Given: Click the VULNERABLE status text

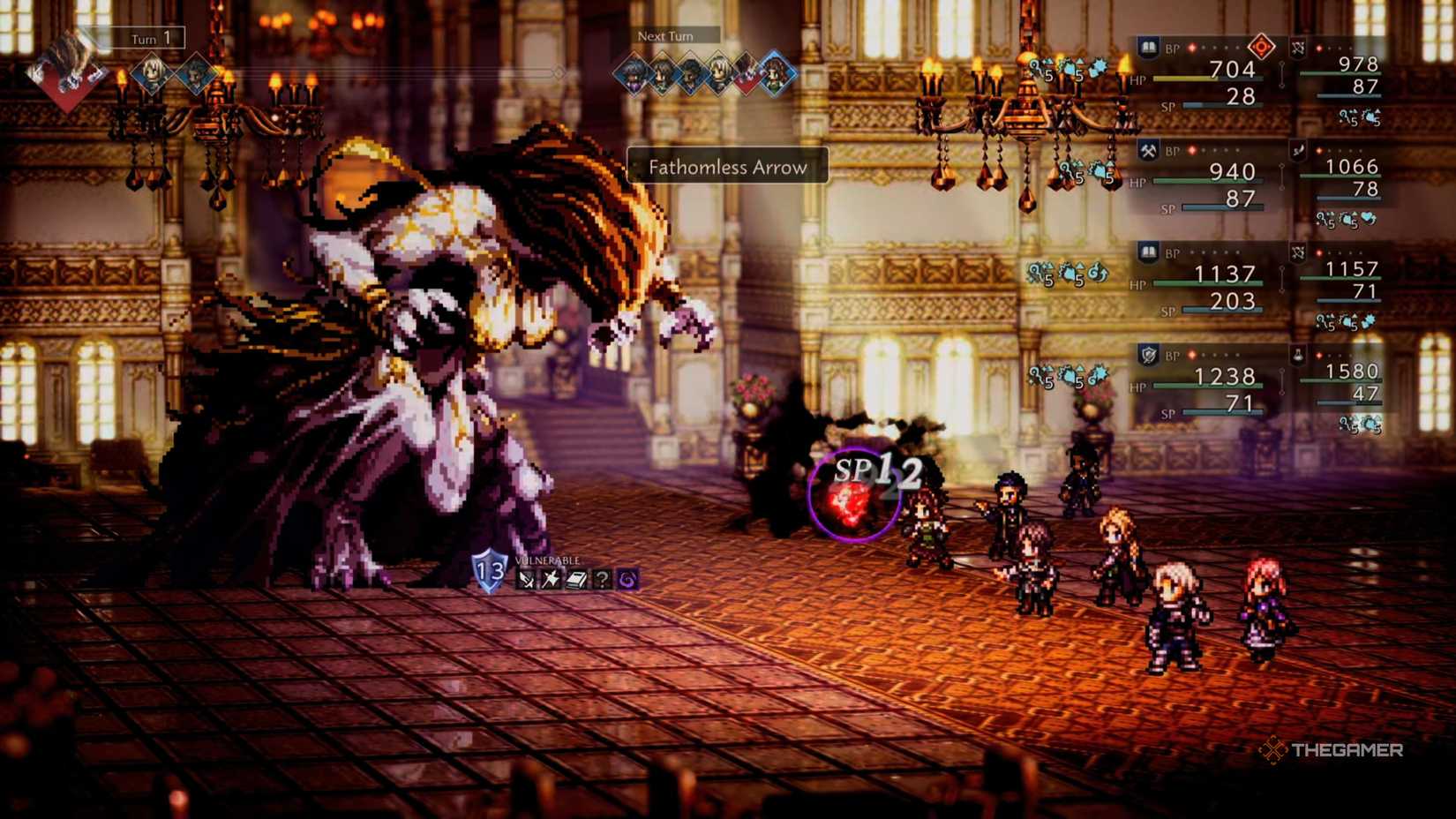Looking at the screenshot, I should (547, 560).
